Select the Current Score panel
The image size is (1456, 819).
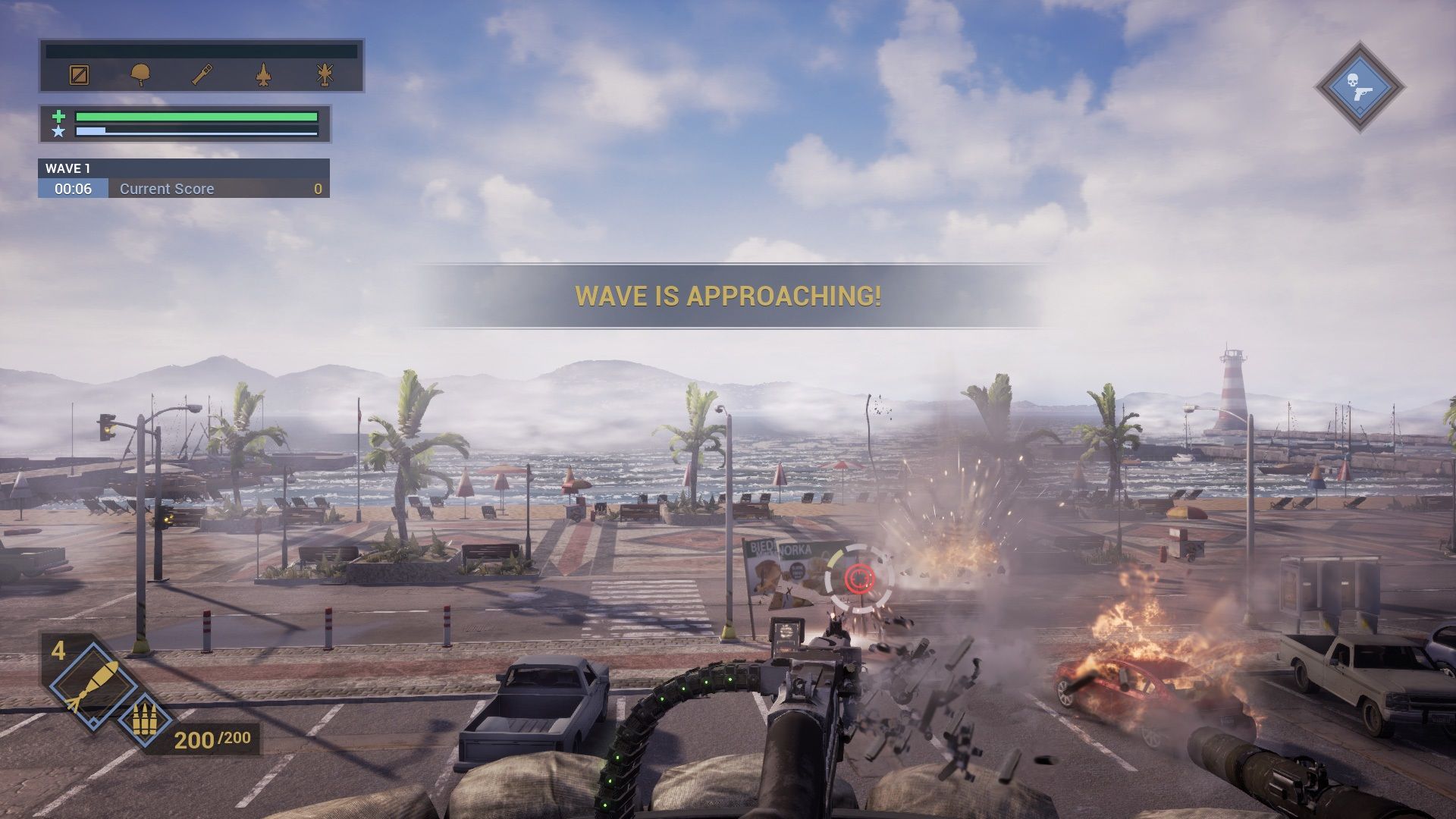click(x=190, y=188)
